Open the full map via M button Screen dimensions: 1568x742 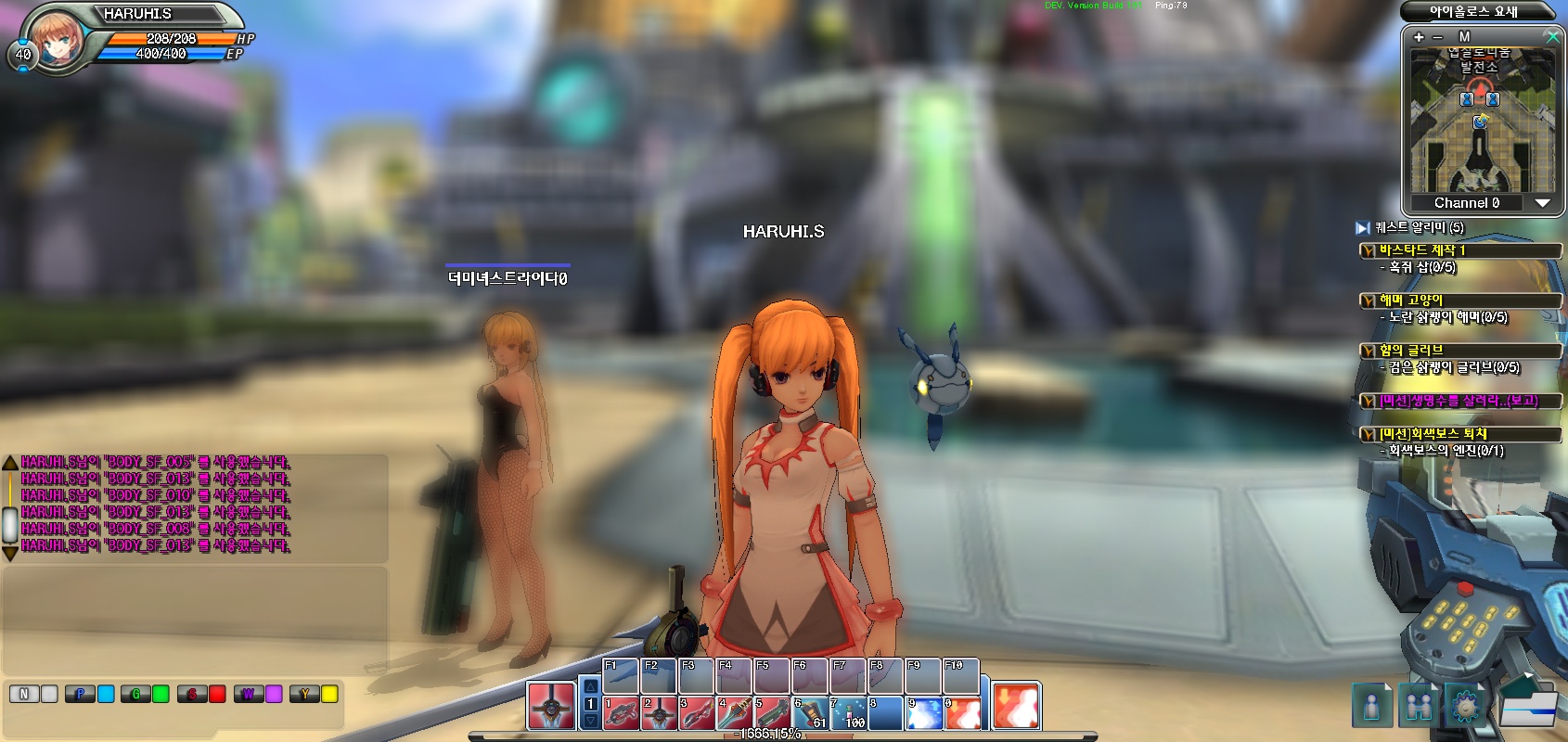[x=1465, y=37]
